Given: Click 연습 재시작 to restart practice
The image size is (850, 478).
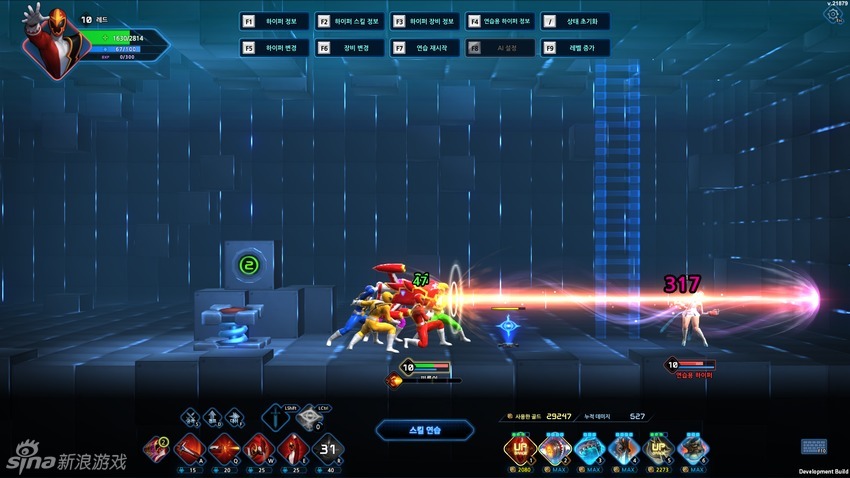Looking at the screenshot, I should pyautogui.click(x=425, y=47).
